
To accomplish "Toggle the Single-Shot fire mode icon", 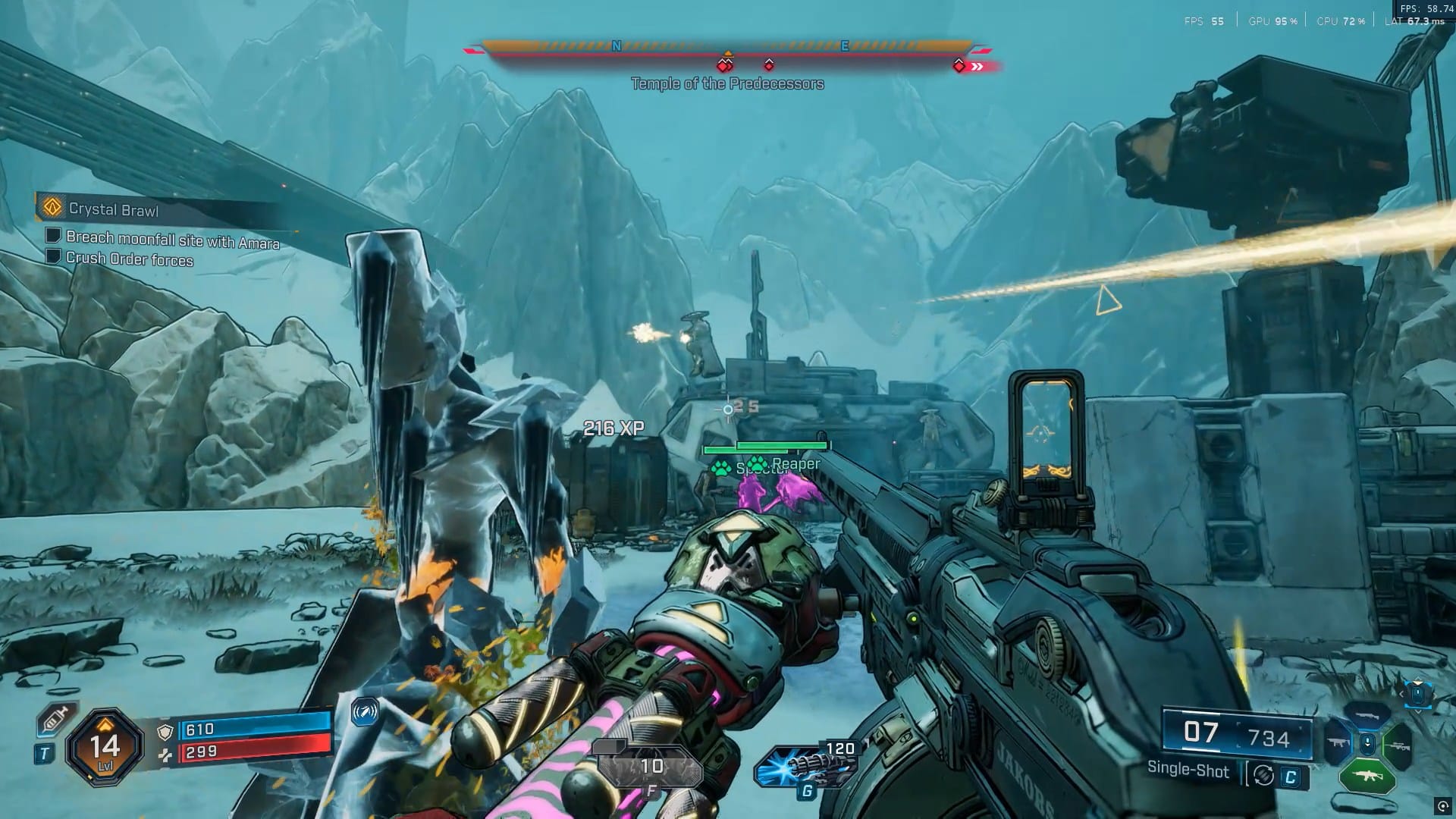I will click(x=1263, y=775).
